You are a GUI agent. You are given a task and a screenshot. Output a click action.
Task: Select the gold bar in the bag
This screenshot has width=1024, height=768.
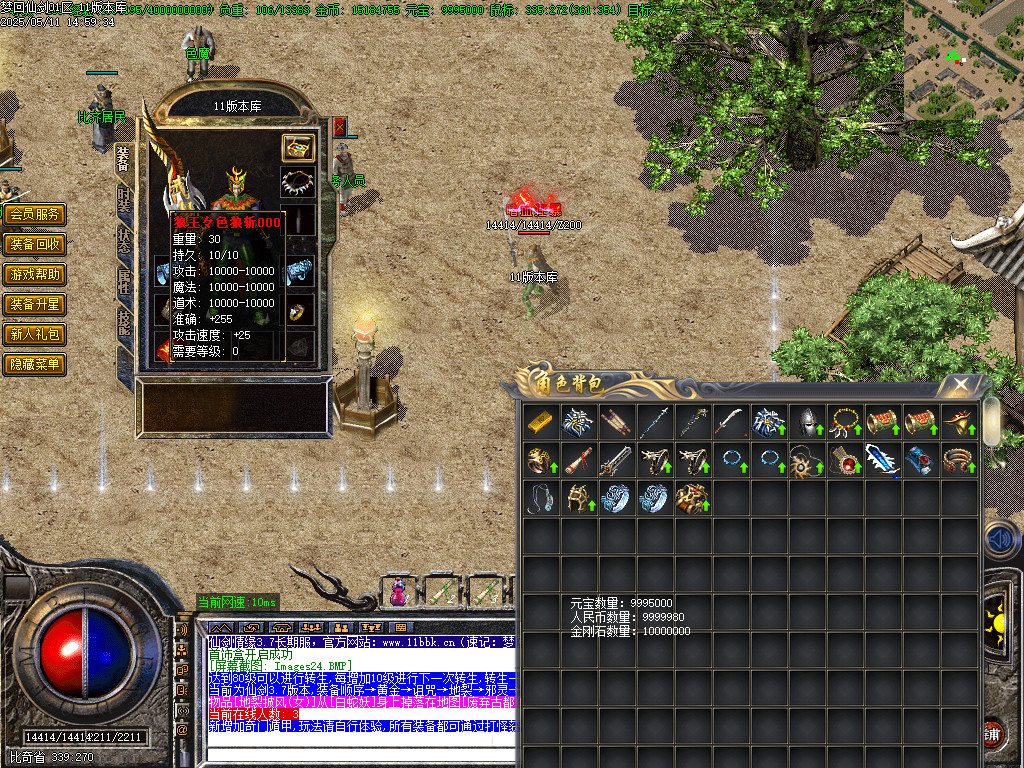pos(542,422)
